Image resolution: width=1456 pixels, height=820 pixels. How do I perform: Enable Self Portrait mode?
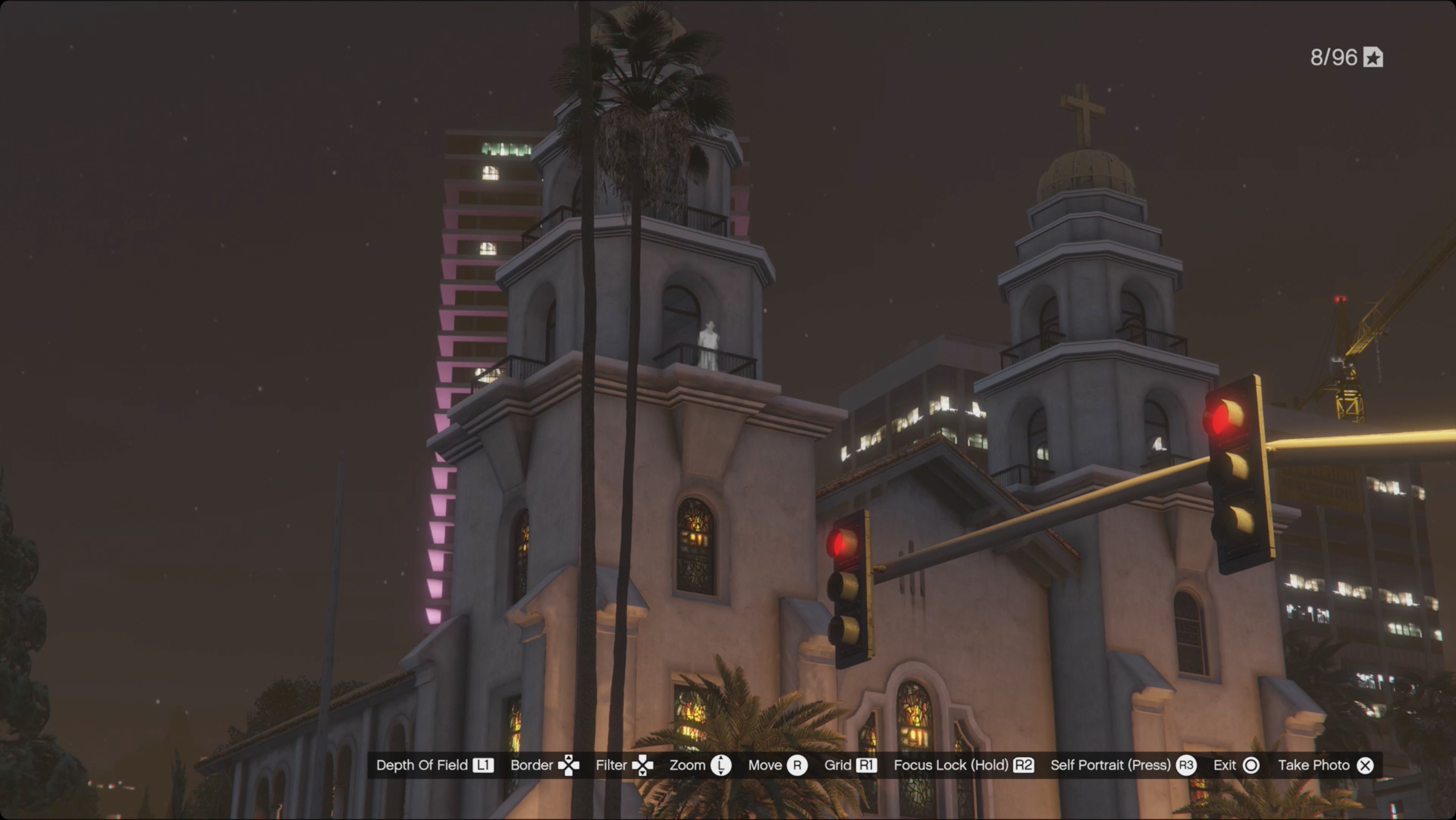click(x=1111, y=765)
